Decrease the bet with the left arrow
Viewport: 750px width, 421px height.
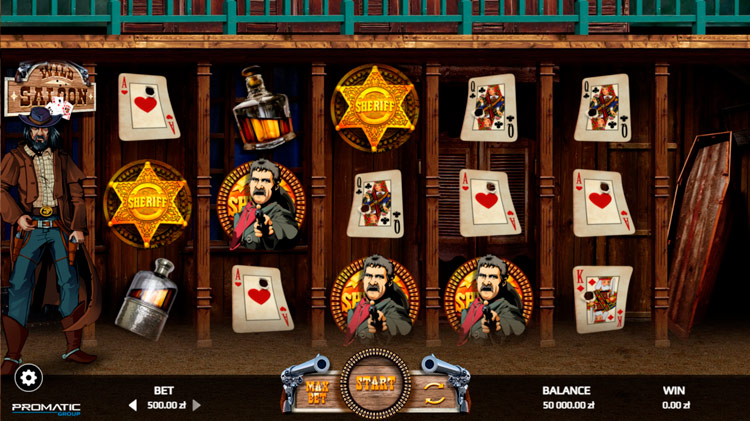pos(133,405)
